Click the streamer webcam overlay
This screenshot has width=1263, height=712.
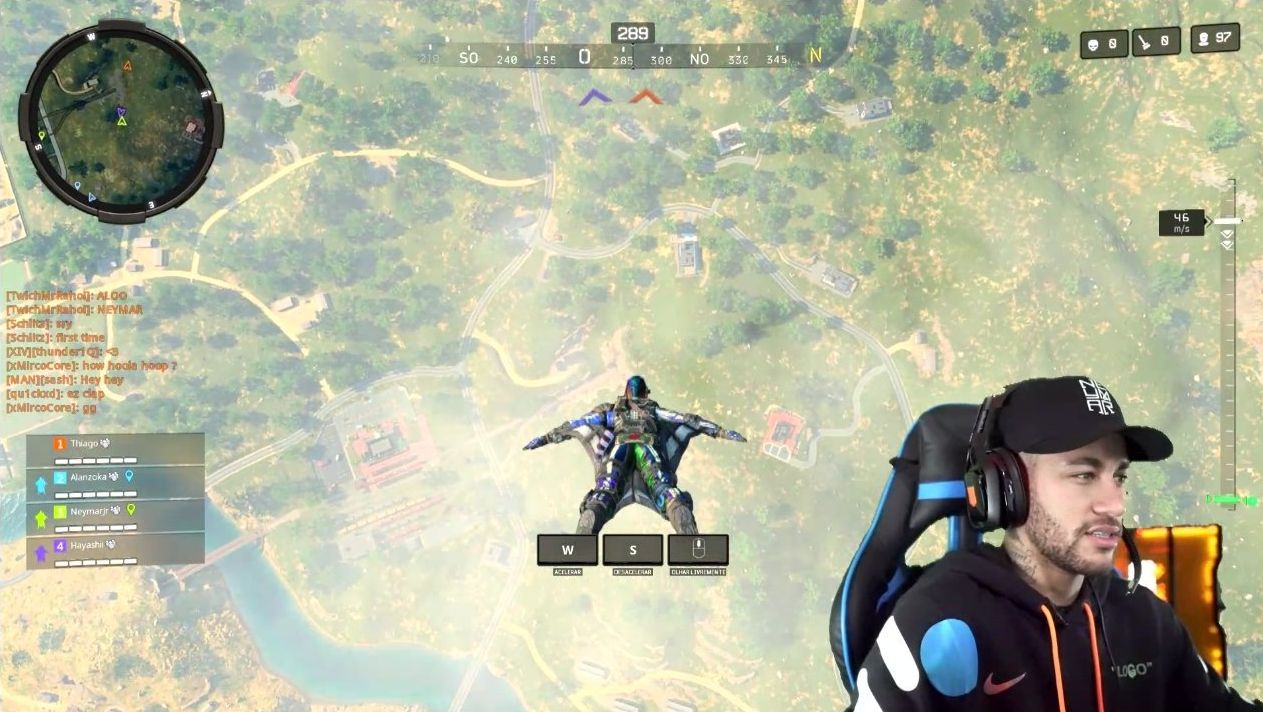[x=1040, y=545]
